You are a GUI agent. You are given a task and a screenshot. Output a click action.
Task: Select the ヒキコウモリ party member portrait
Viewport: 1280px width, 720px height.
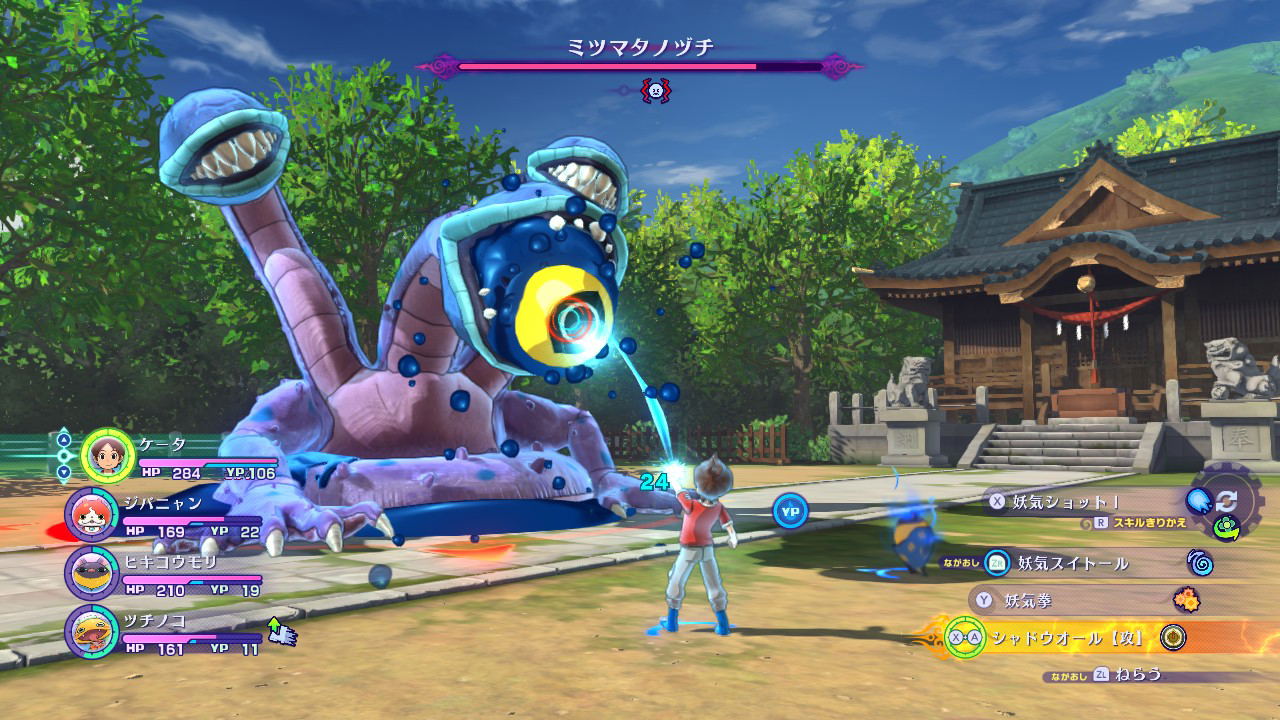[92, 573]
